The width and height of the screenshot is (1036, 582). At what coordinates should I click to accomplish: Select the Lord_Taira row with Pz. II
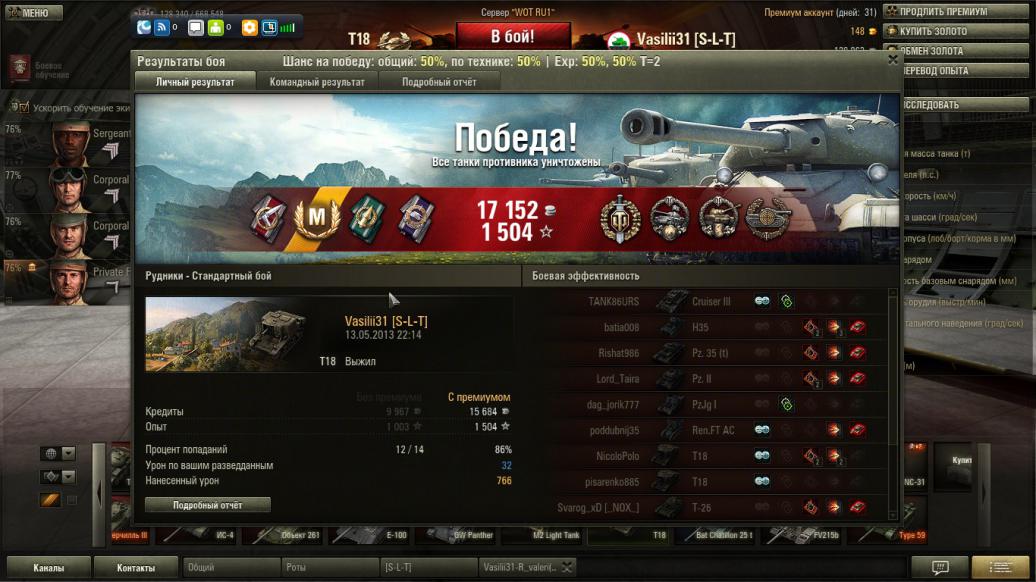[618, 379]
